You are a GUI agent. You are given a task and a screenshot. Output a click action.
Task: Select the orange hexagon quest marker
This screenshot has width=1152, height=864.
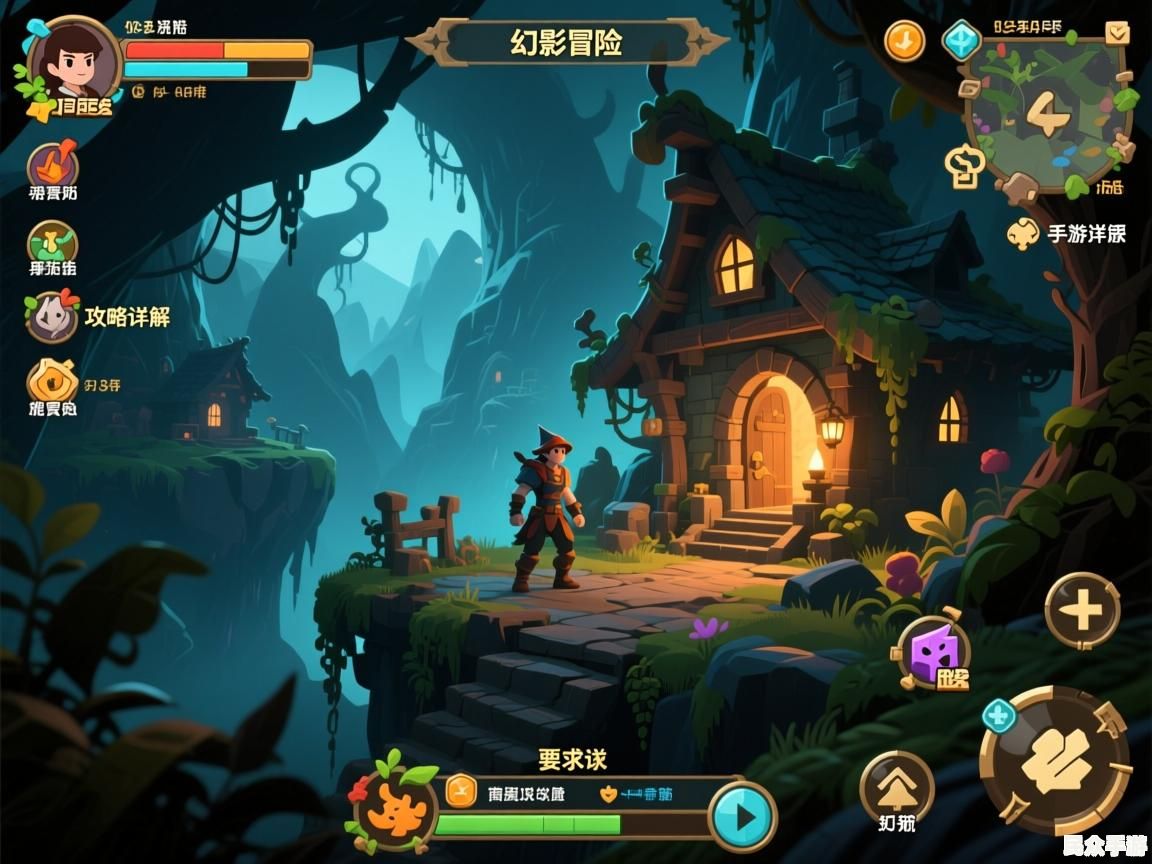point(460,790)
